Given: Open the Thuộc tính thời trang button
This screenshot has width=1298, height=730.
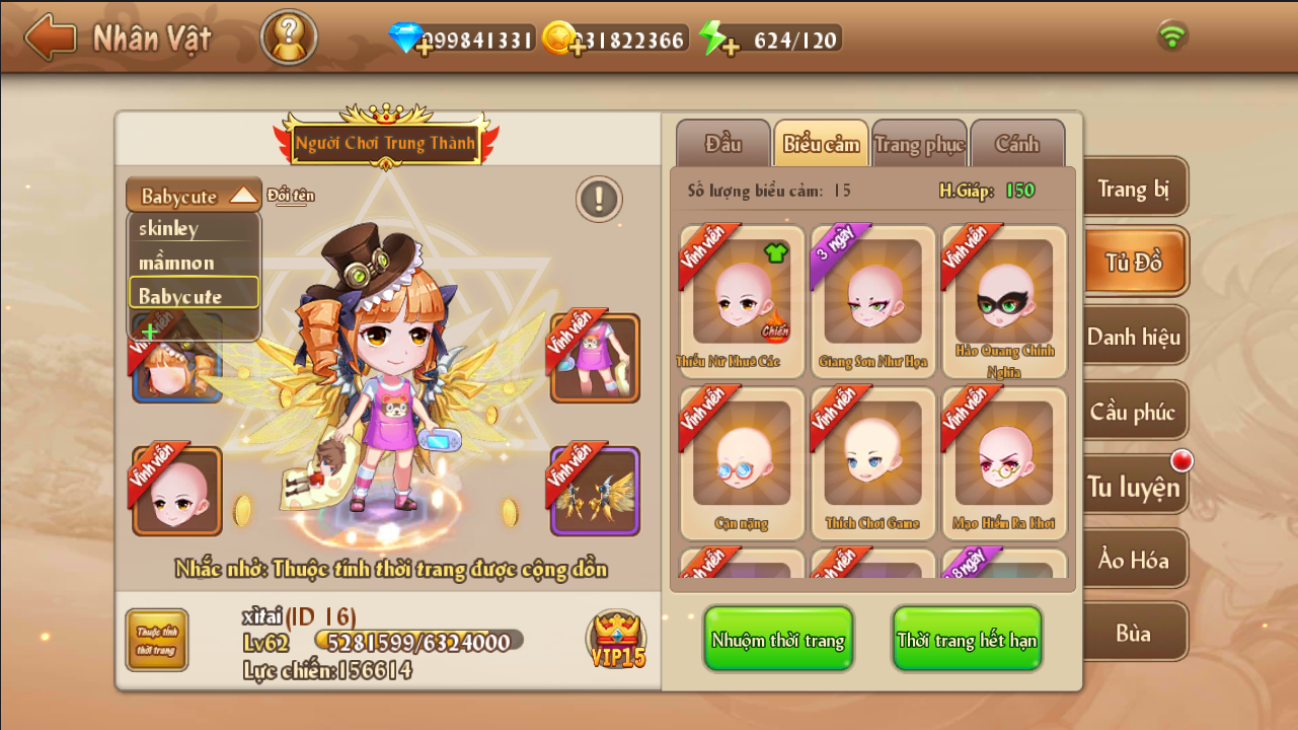Looking at the screenshot, I should (157, 640).
